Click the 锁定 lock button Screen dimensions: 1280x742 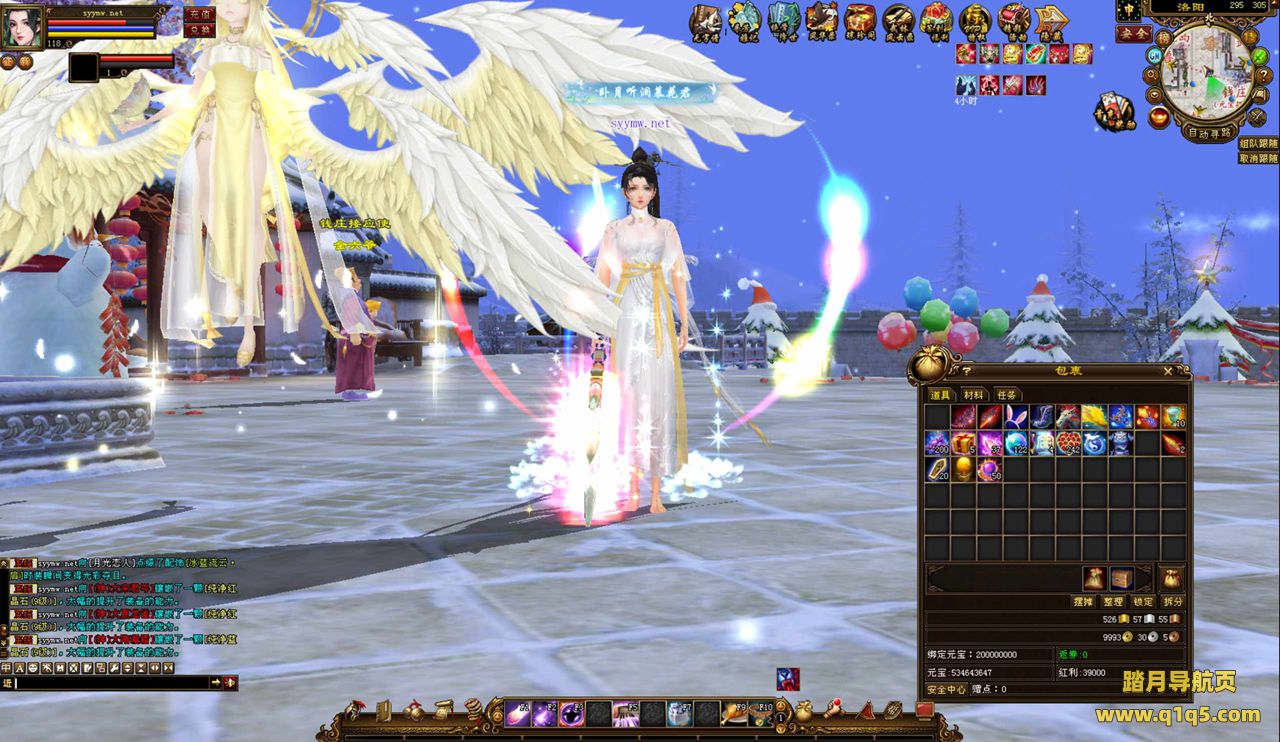tap(1143, 602)
